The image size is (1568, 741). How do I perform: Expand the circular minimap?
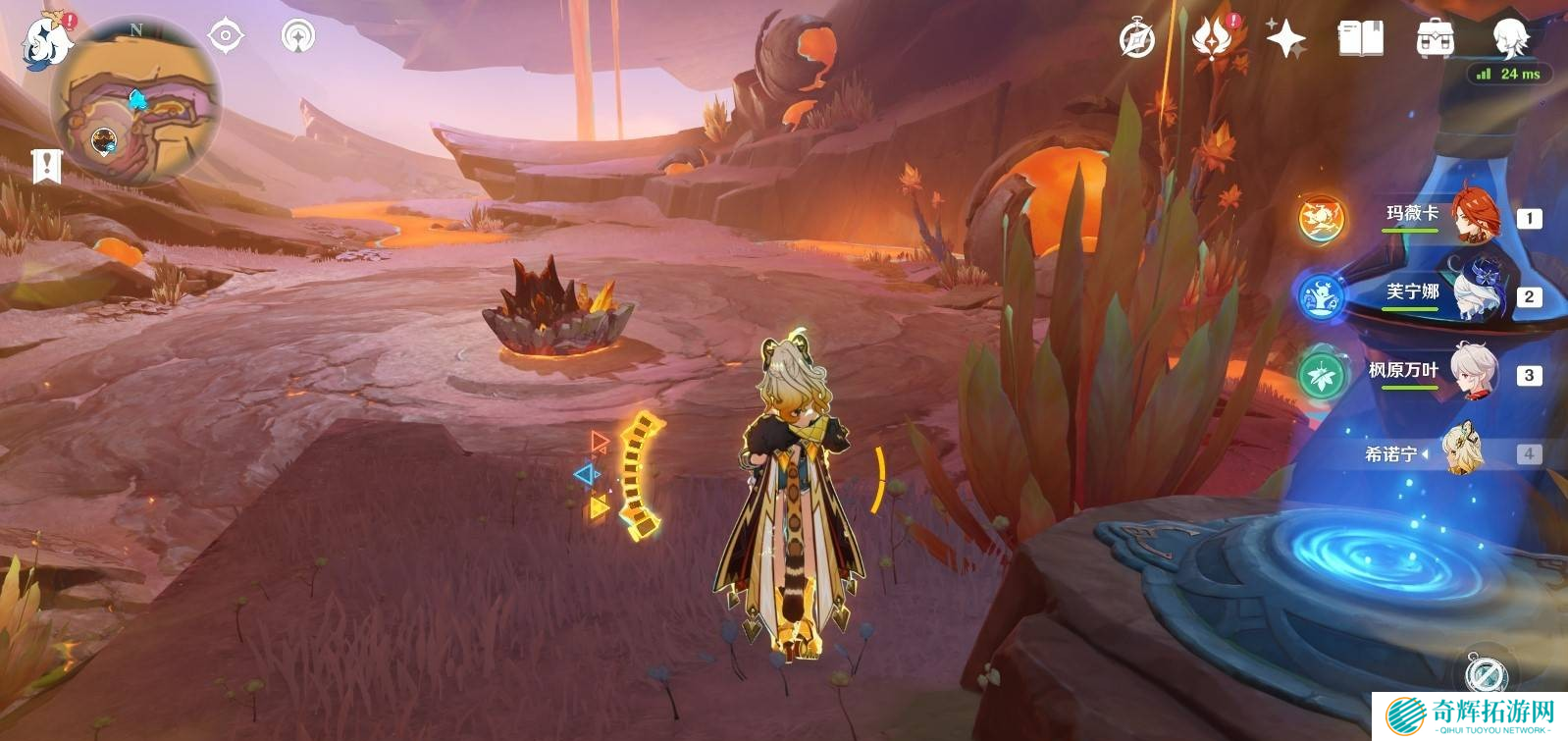(x=135, y=101)
